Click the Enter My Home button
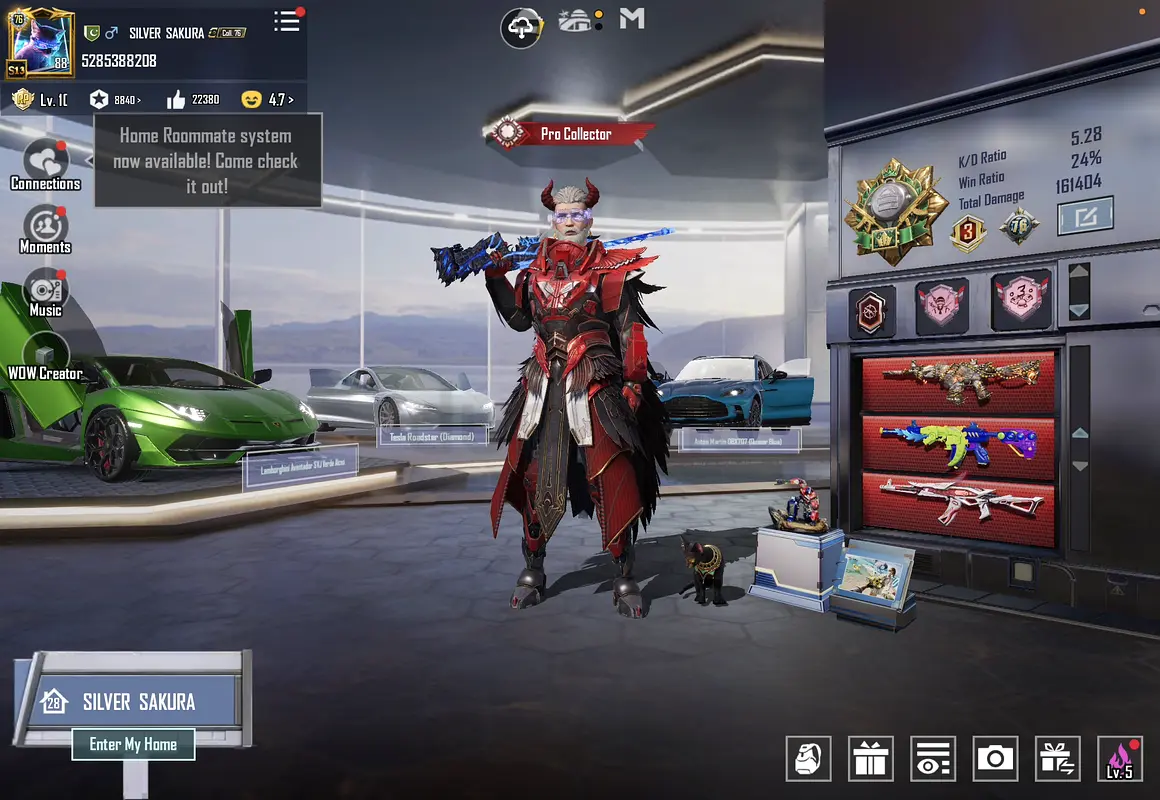 tap(133, 744)
